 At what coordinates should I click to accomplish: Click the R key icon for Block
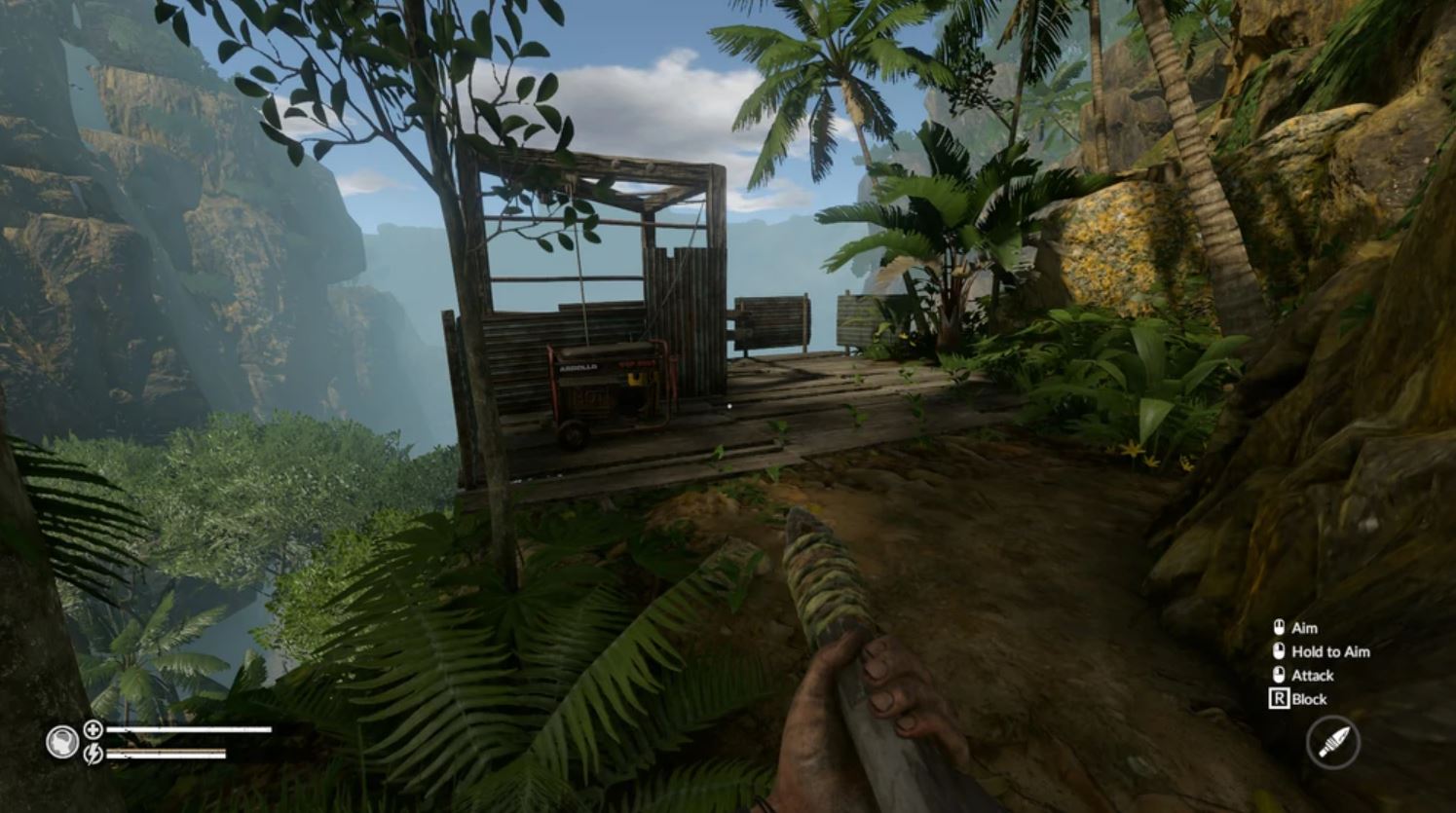click(x=1278, y=698)
